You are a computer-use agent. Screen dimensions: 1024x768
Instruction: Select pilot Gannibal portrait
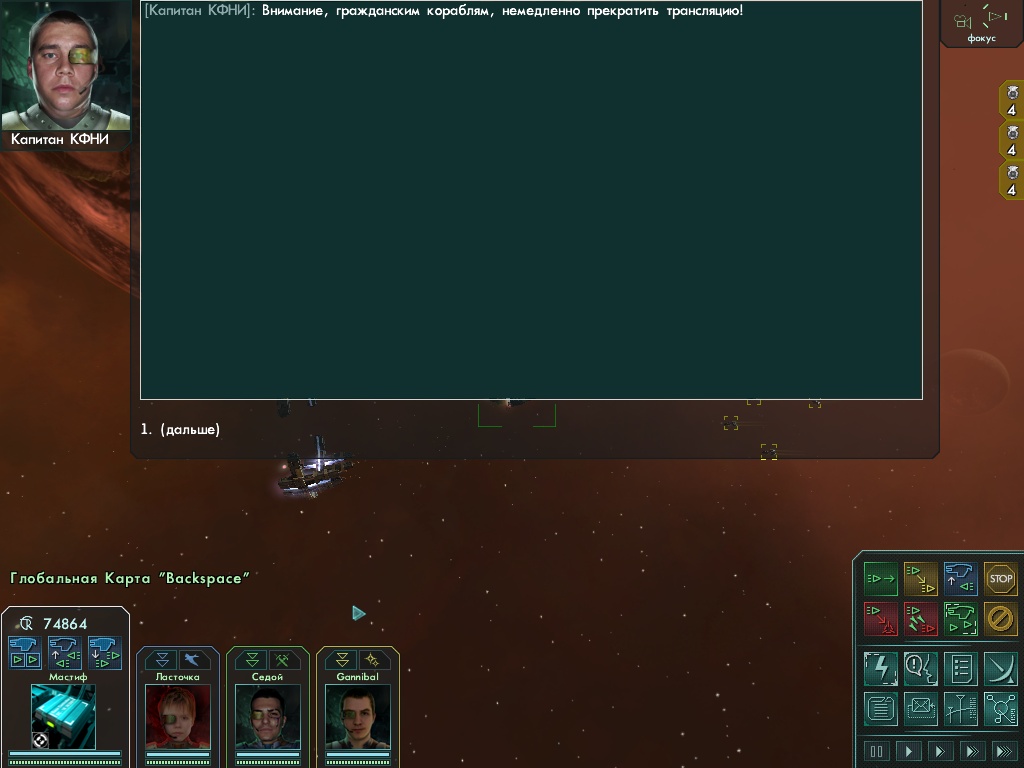[x=357, y=716]
